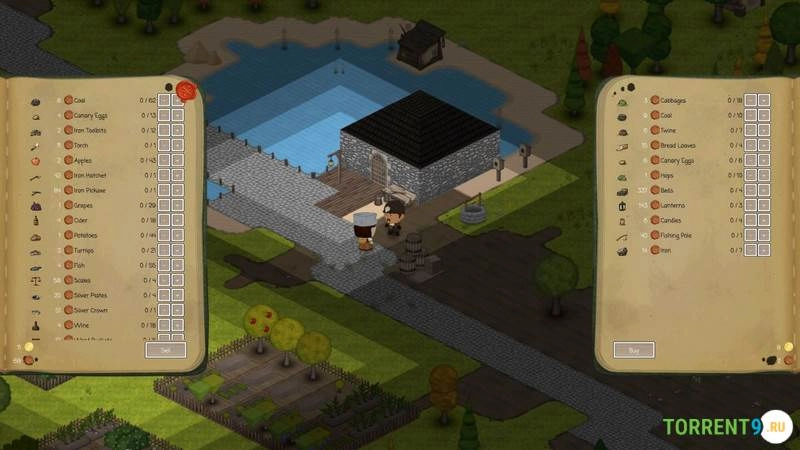Select the Silver Plates row
This screenshot has height=450, width=800.
coord(90,295)
